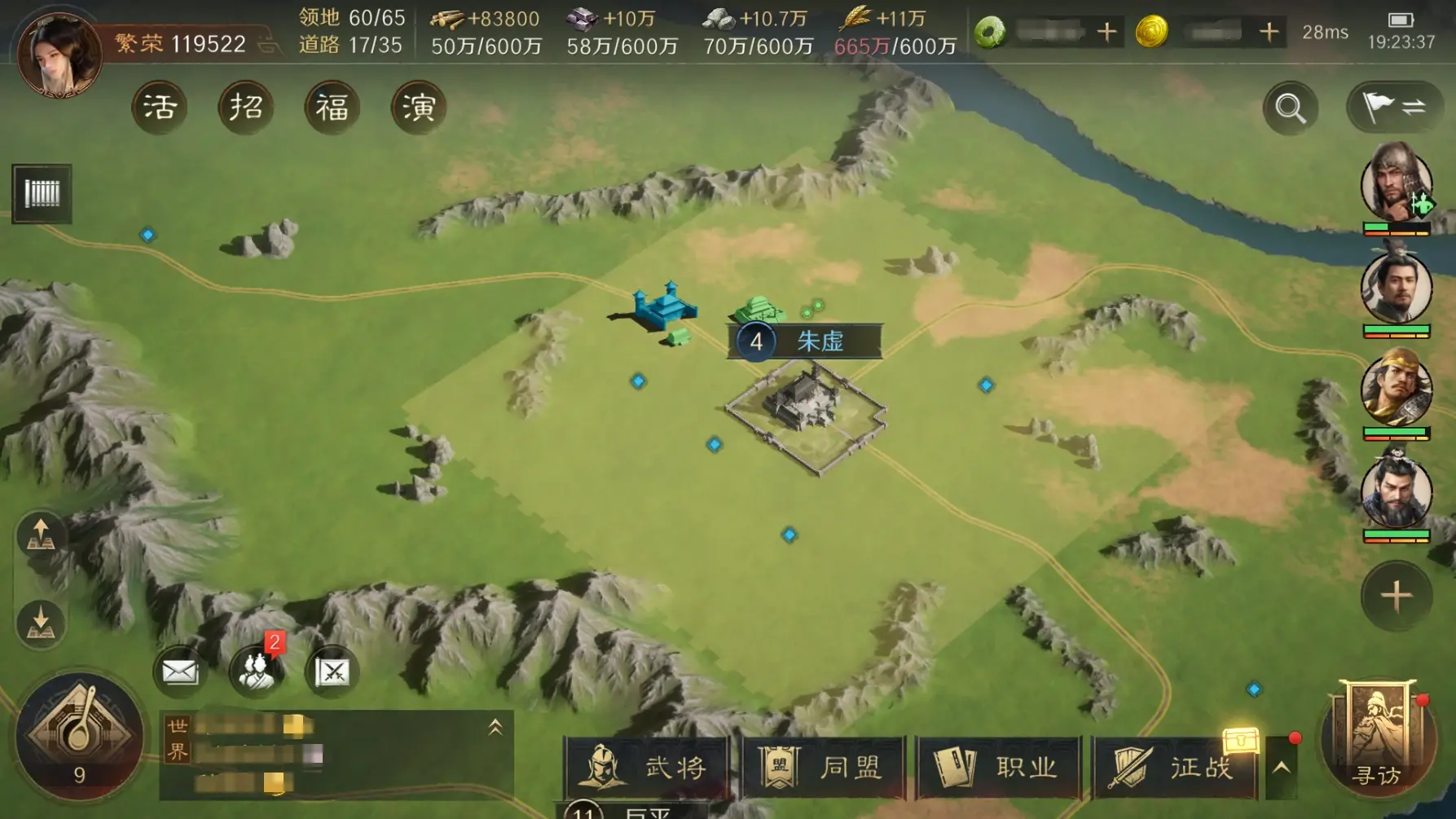Open the player avatar portrait
This screenshot has width=1456, height=819.
click(59, 54)
